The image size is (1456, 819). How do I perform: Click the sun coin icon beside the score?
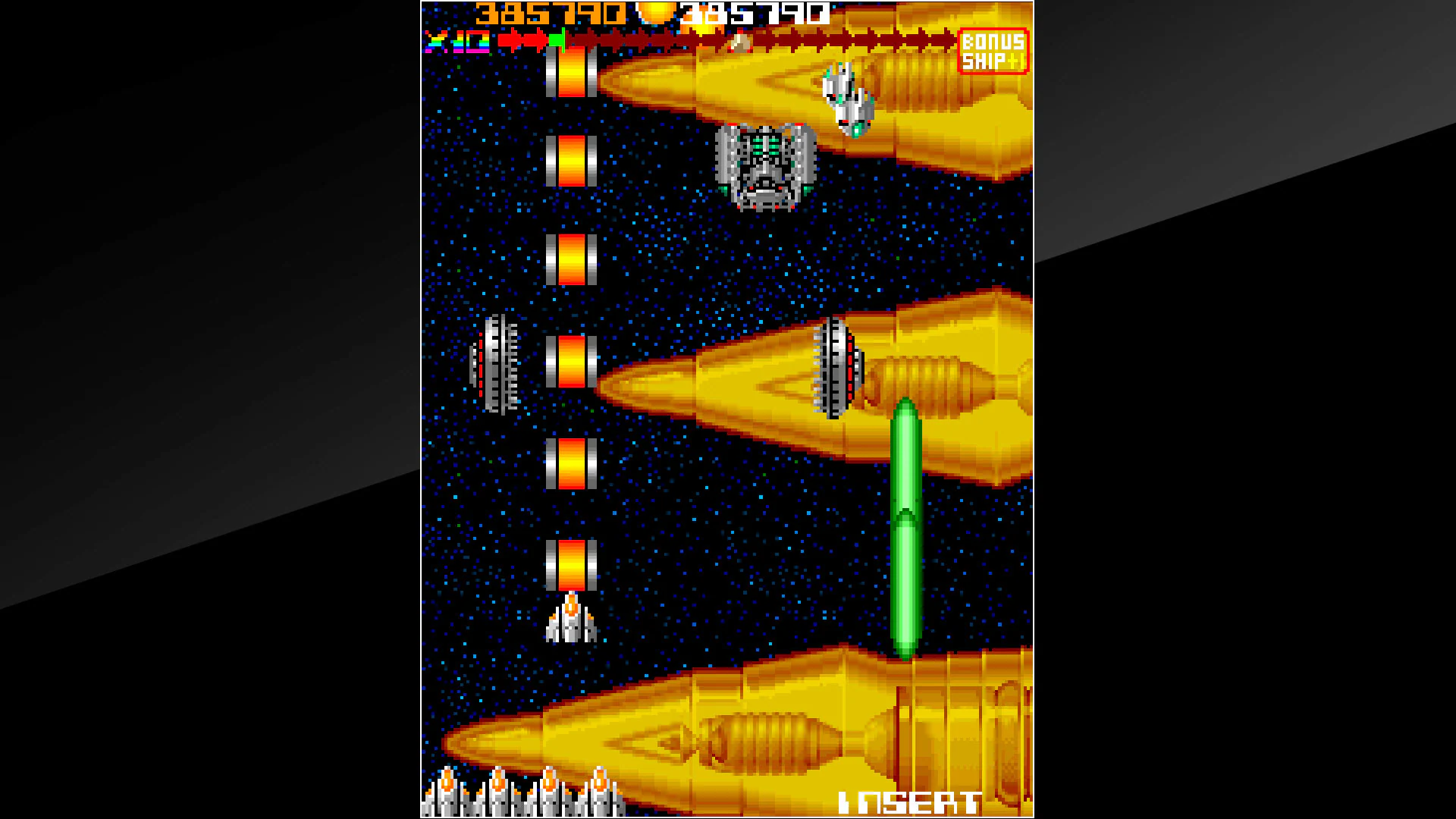[657, 13]
